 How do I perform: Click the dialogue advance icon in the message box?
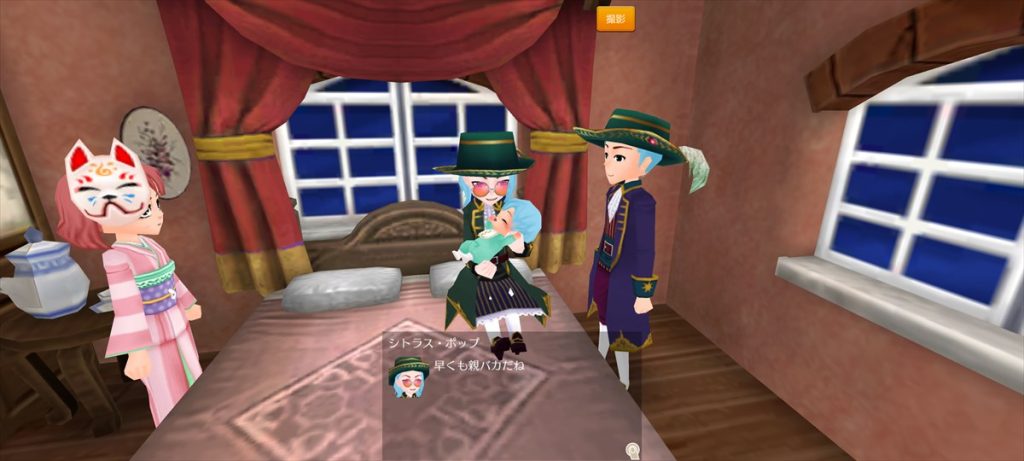(633, 450)
